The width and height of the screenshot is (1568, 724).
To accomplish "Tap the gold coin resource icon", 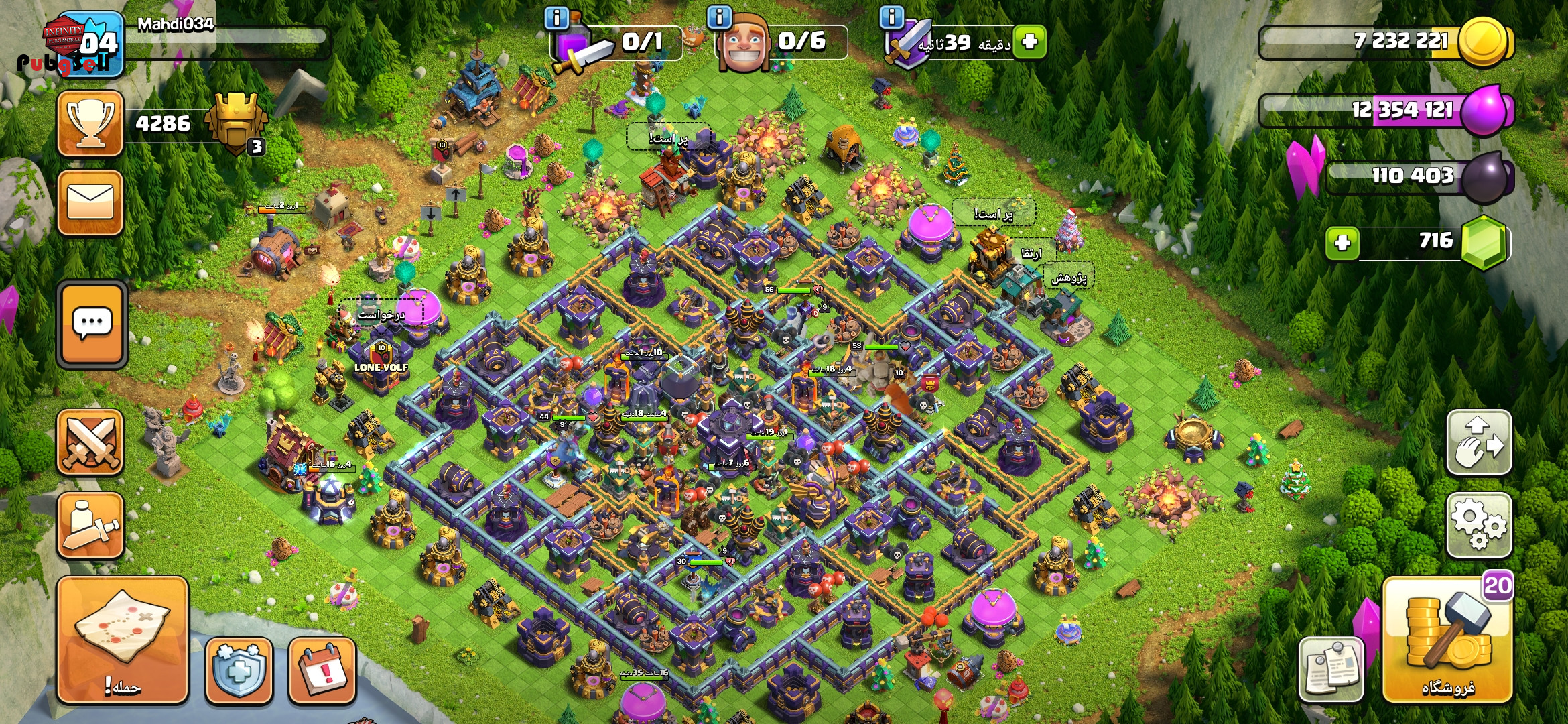I will (1483, 42).
